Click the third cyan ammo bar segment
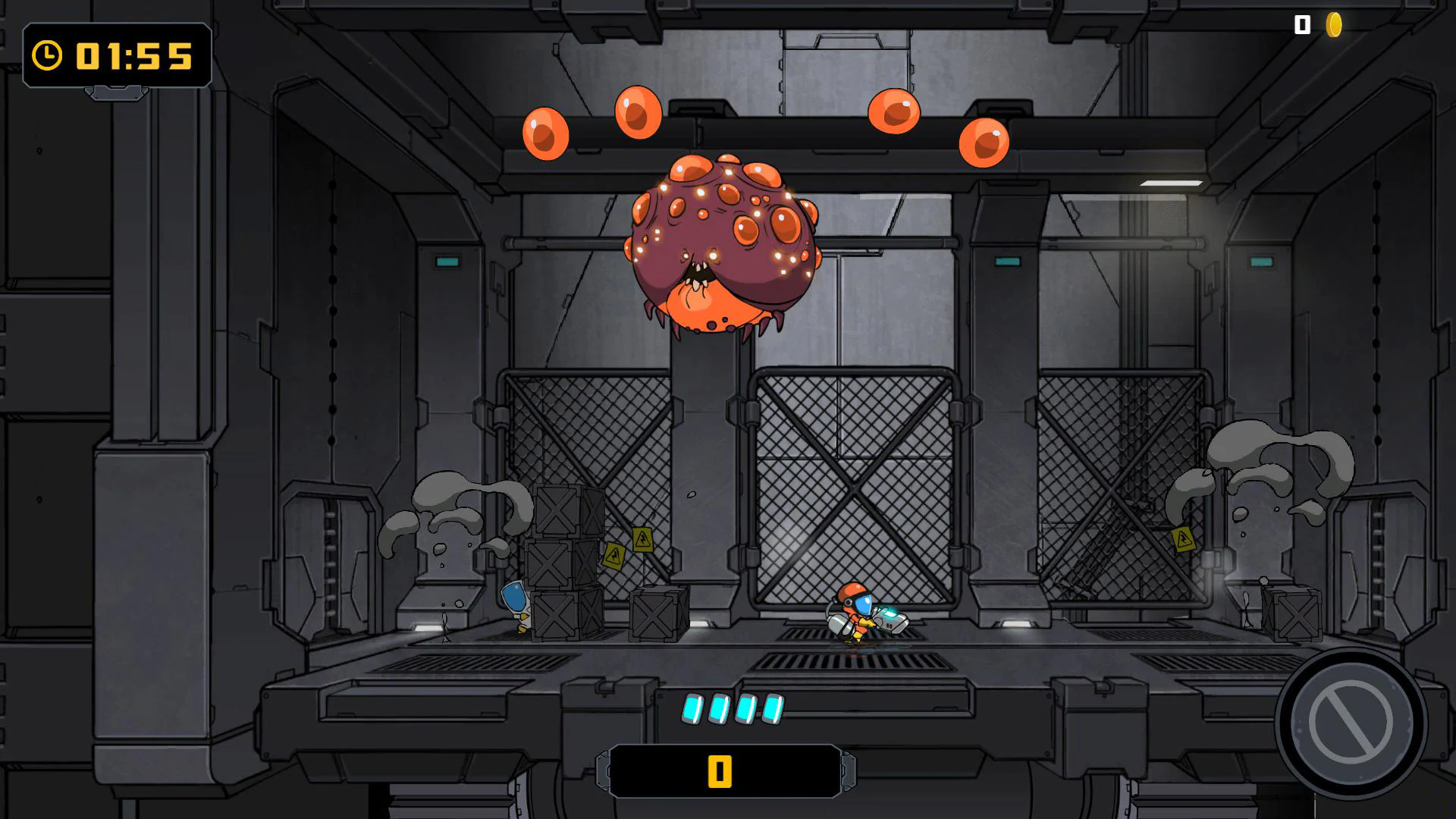The image size is (1456, 819). pyautogui.click(x=746, y=709)
